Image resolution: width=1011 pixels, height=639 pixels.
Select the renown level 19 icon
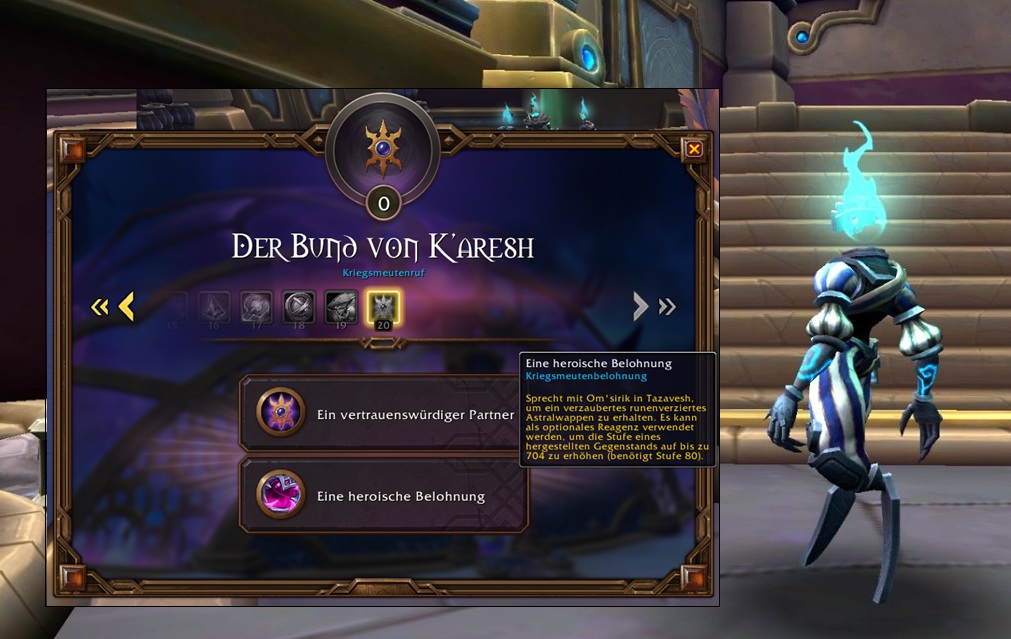(341, 306)
